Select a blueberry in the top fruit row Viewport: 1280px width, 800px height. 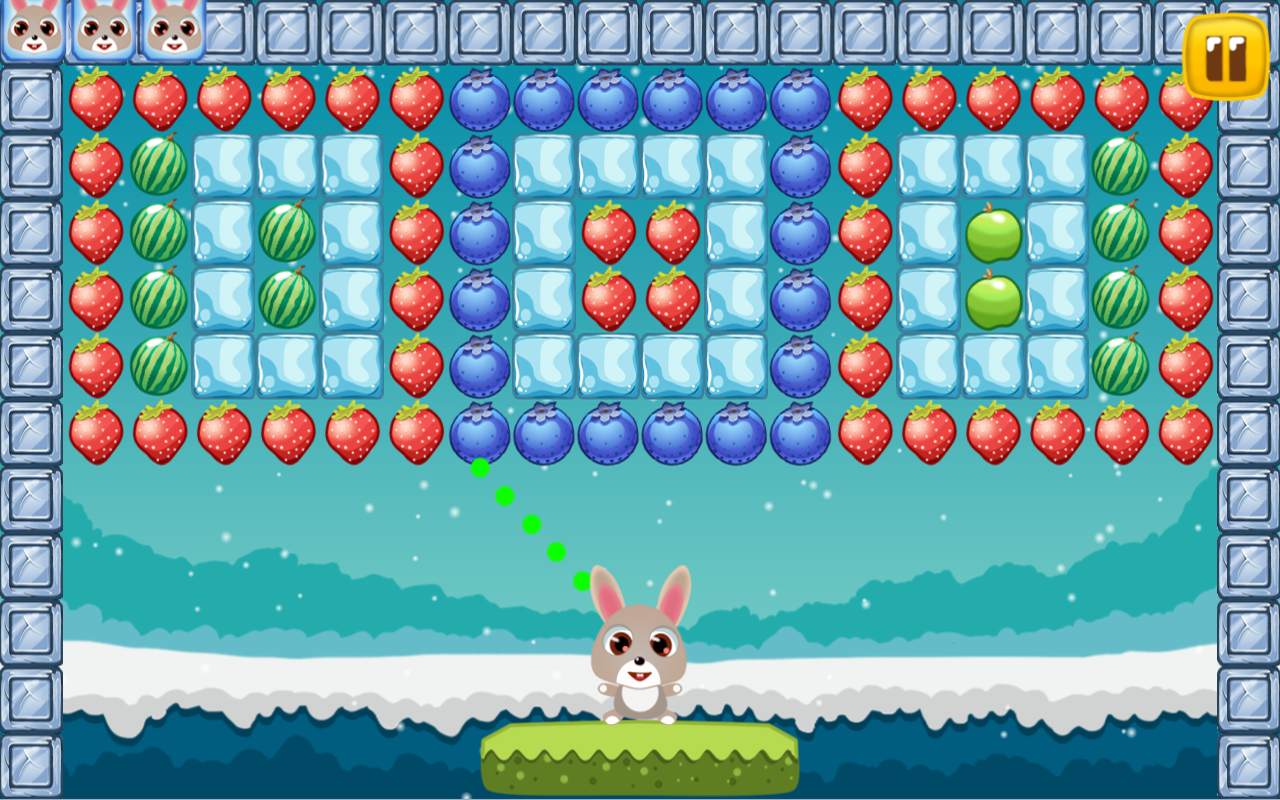(480, 96)
